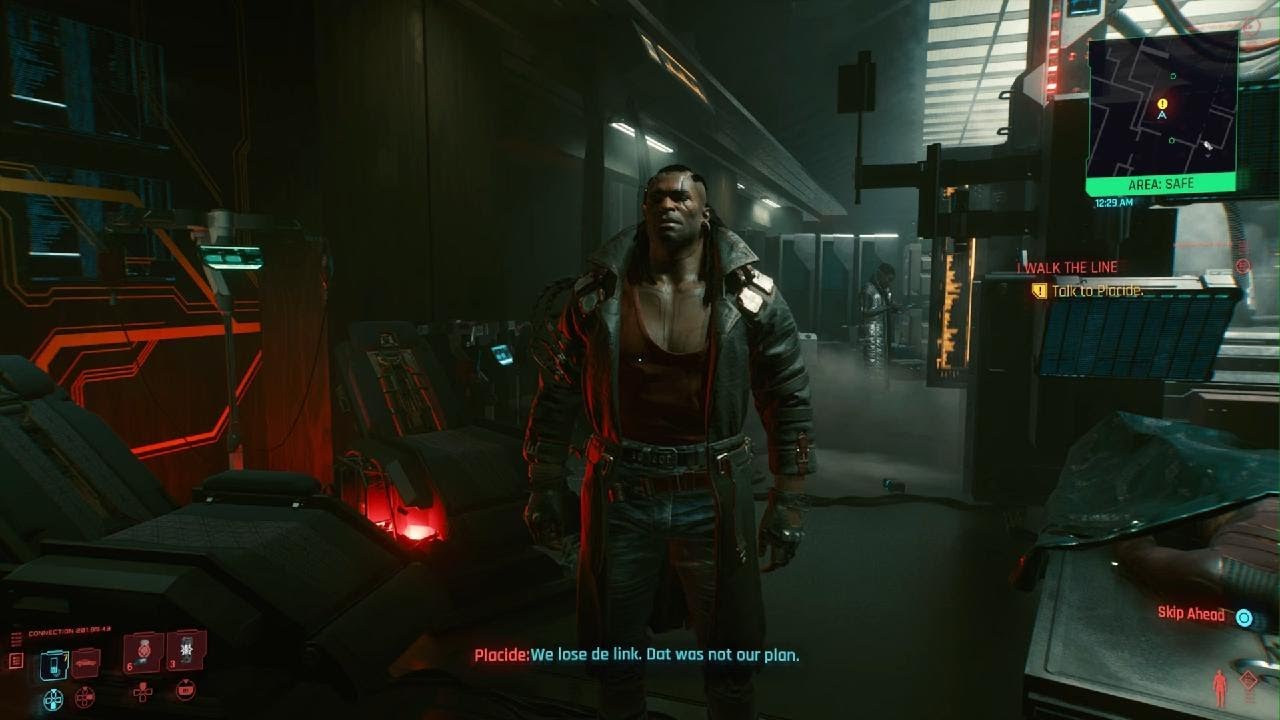Click the healing inhaler consumable slot showing 6
Screen dimensions: 1280x720
143,653
